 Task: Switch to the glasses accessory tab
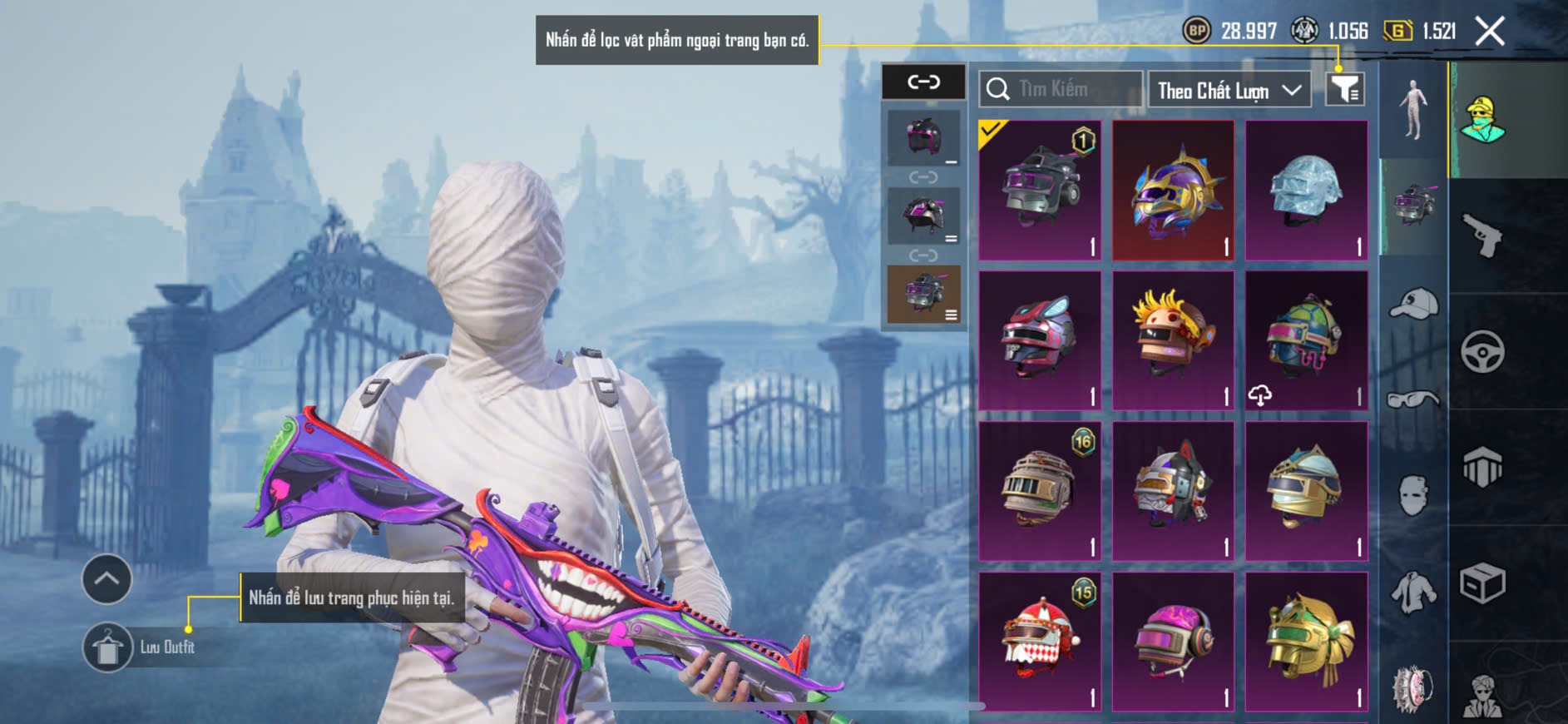tap(1413, 399)
